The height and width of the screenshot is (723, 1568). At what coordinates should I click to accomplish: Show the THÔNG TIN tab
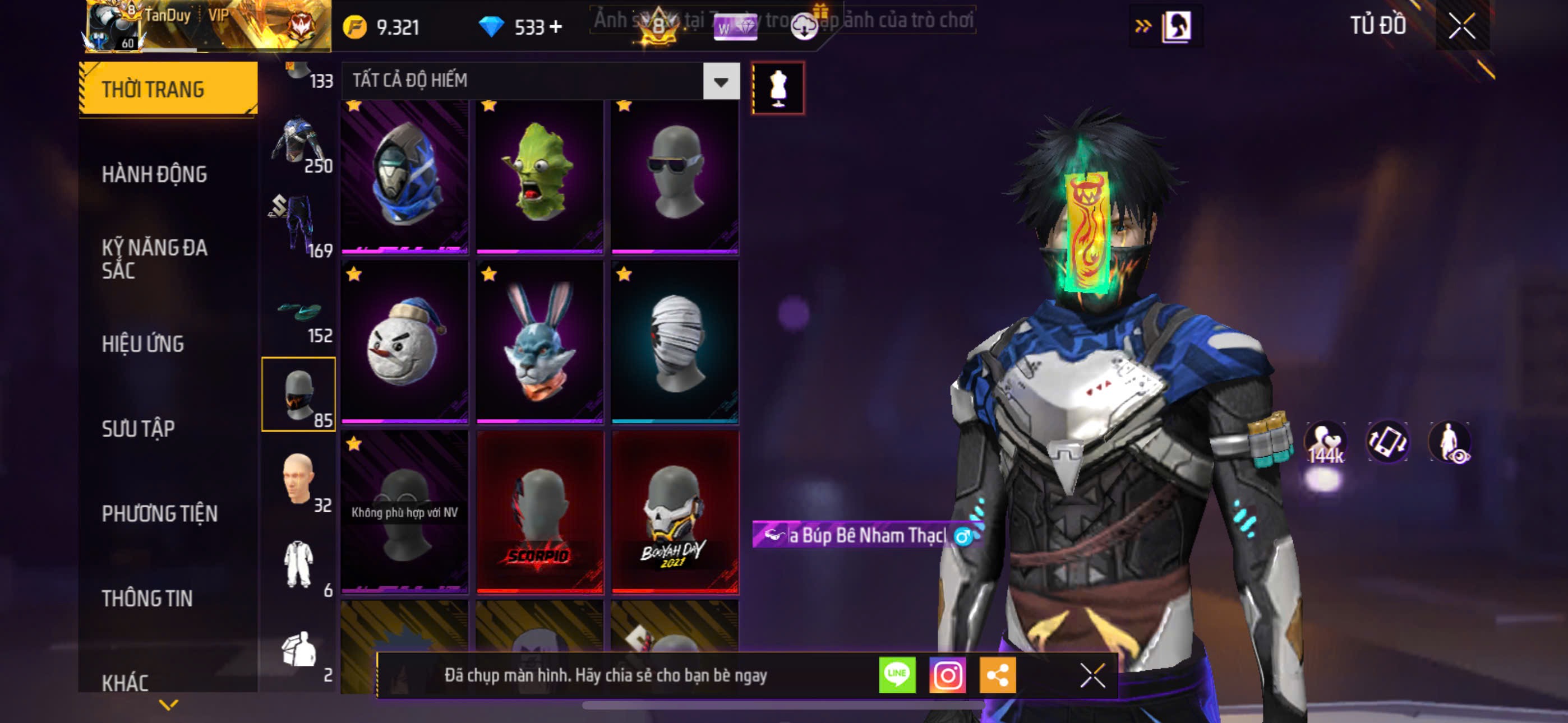pyautogui.click(x=147, y=598)
